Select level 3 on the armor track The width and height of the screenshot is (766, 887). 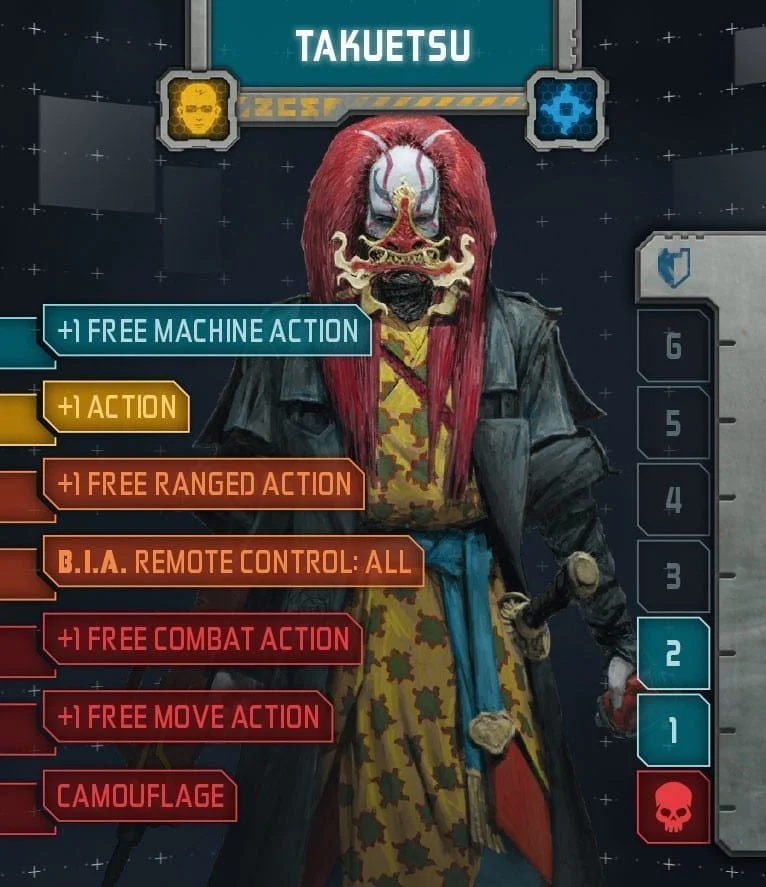click(x=673, y=576)
